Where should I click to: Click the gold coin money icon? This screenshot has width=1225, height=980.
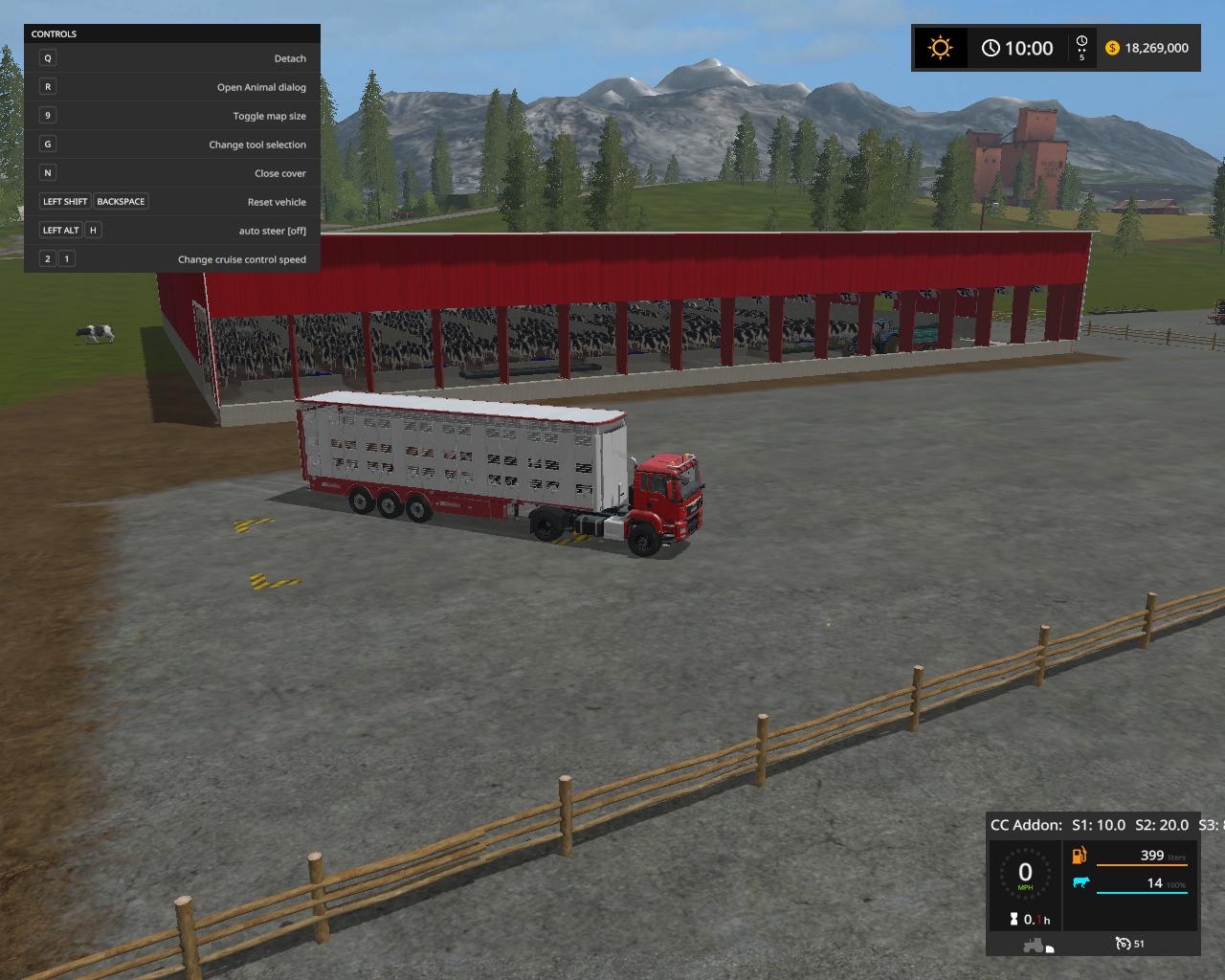coord(1112,48)
